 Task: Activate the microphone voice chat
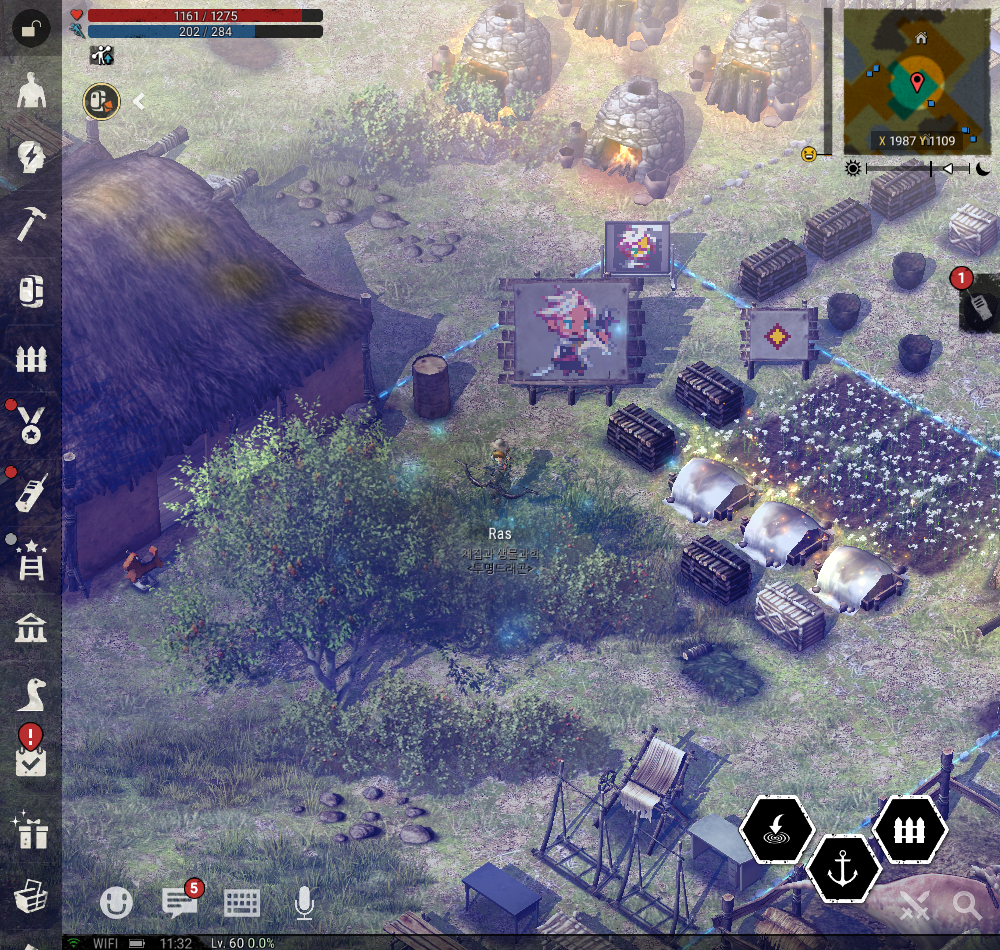coord(304,903)
